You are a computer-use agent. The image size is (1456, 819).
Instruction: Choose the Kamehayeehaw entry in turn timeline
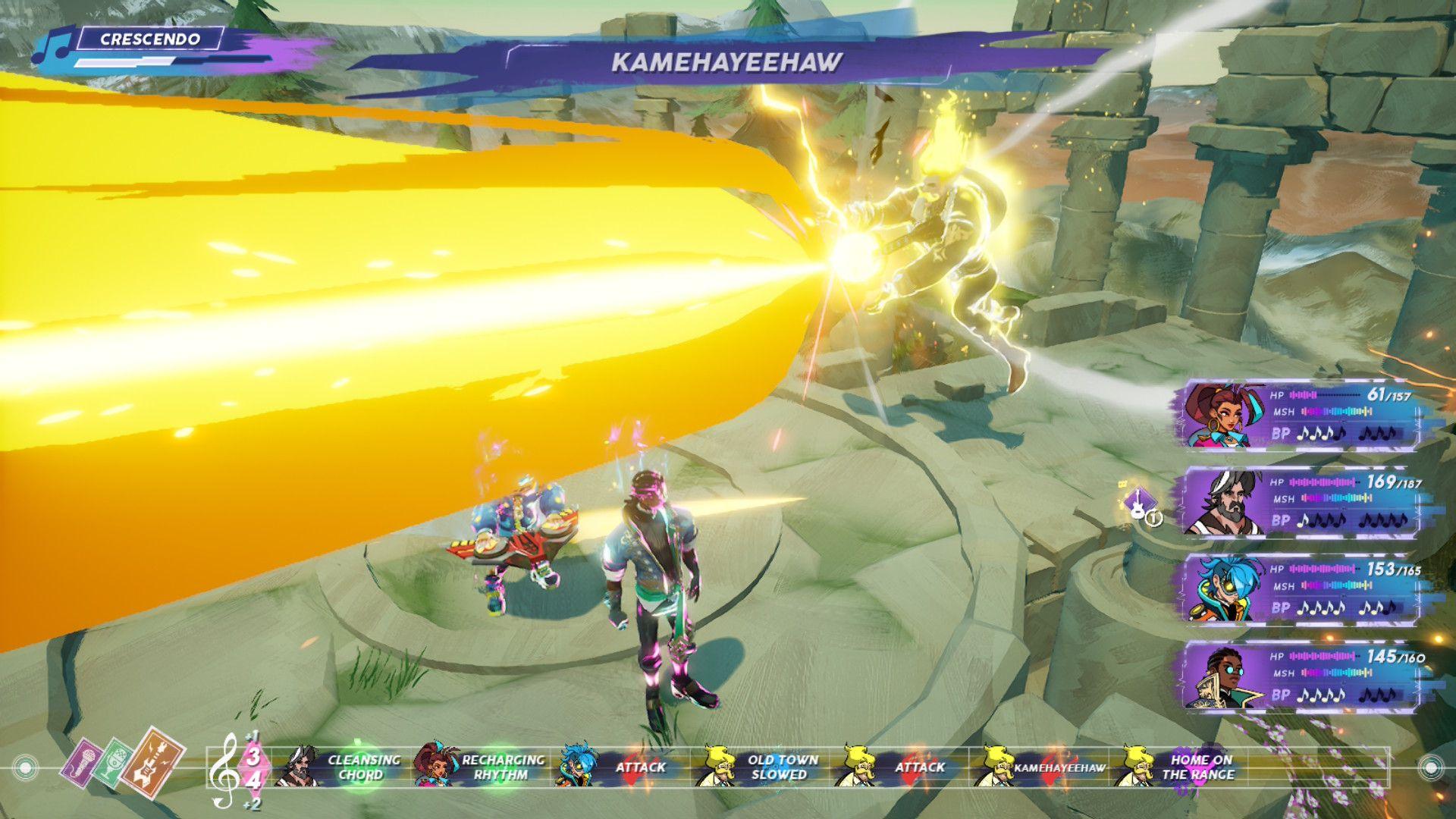click(x=1043, y=767)
